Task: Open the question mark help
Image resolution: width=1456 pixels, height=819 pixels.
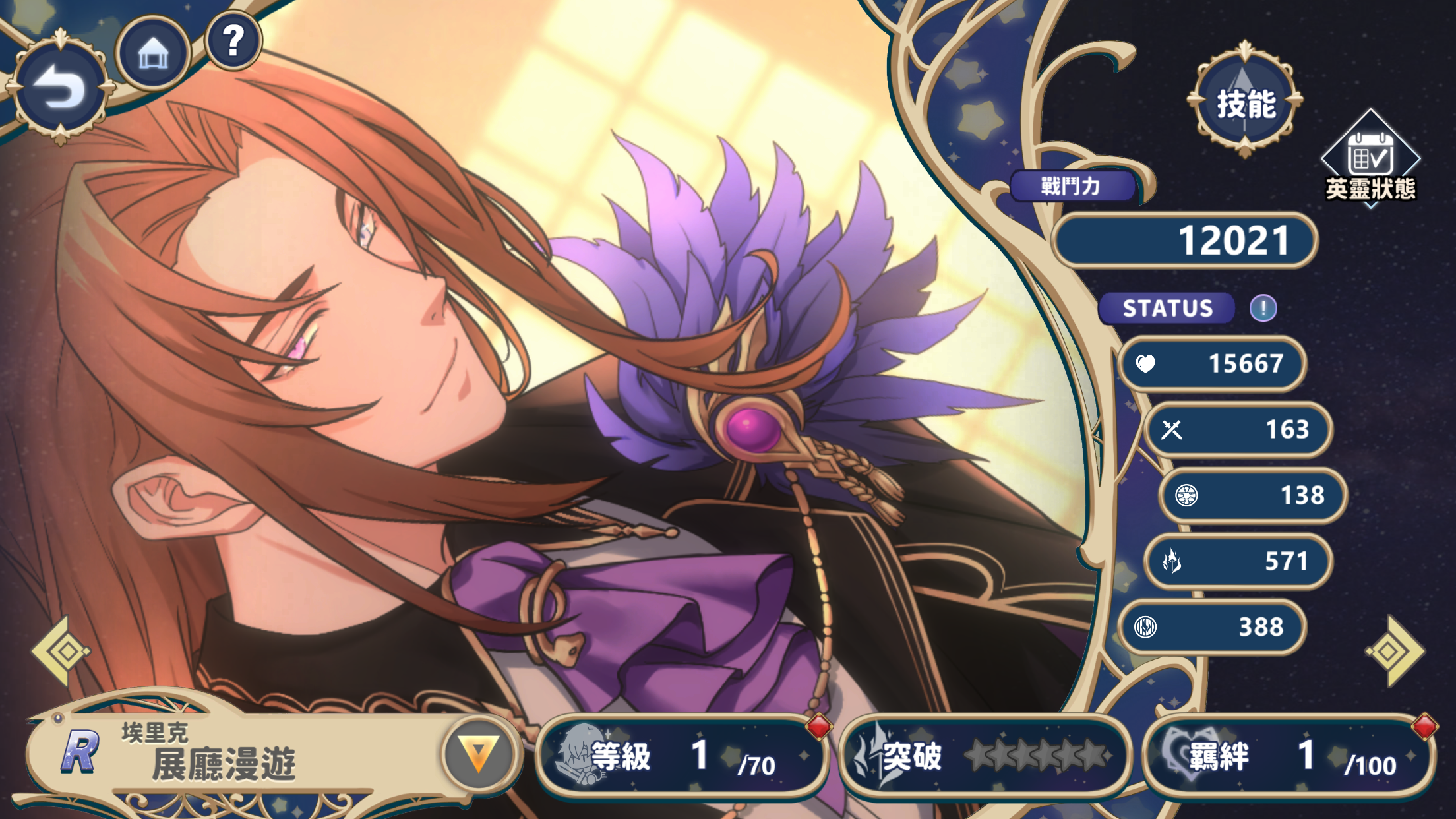Action: tap(233, 41)
